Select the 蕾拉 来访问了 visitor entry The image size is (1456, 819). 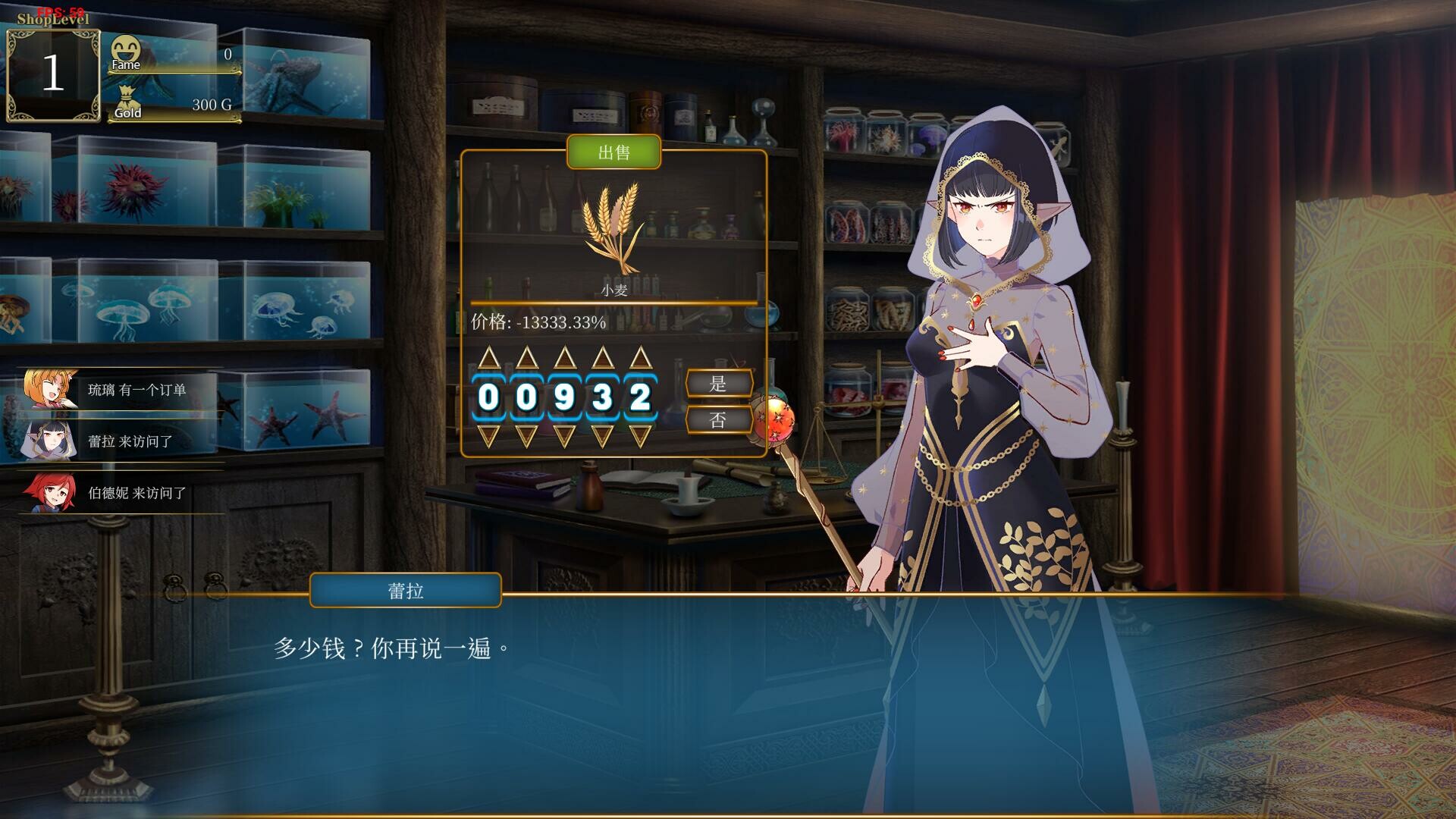(121, 441)
